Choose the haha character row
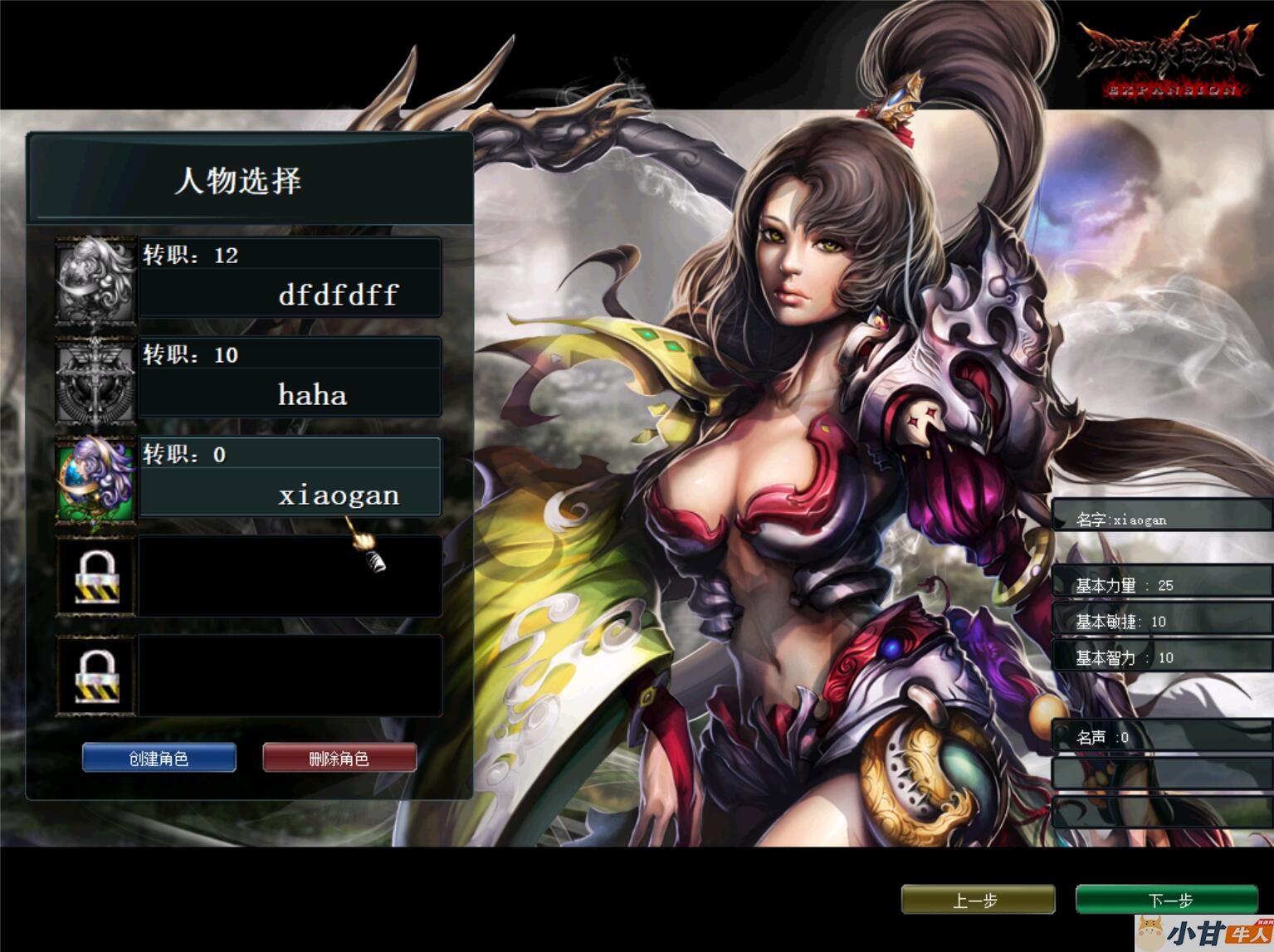Image resolution: width=1274 pixels, height=952 pixels. coord(290,377)
